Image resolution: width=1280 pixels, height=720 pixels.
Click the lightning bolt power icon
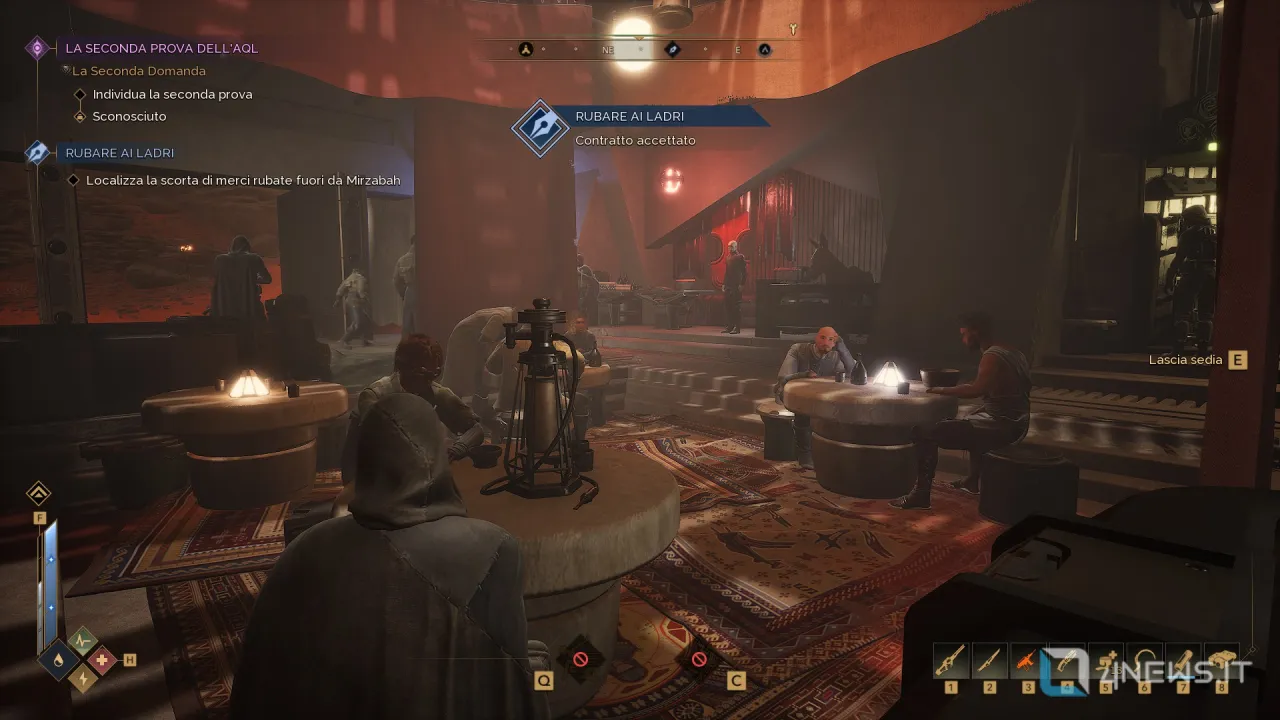[x=81, y=678]
